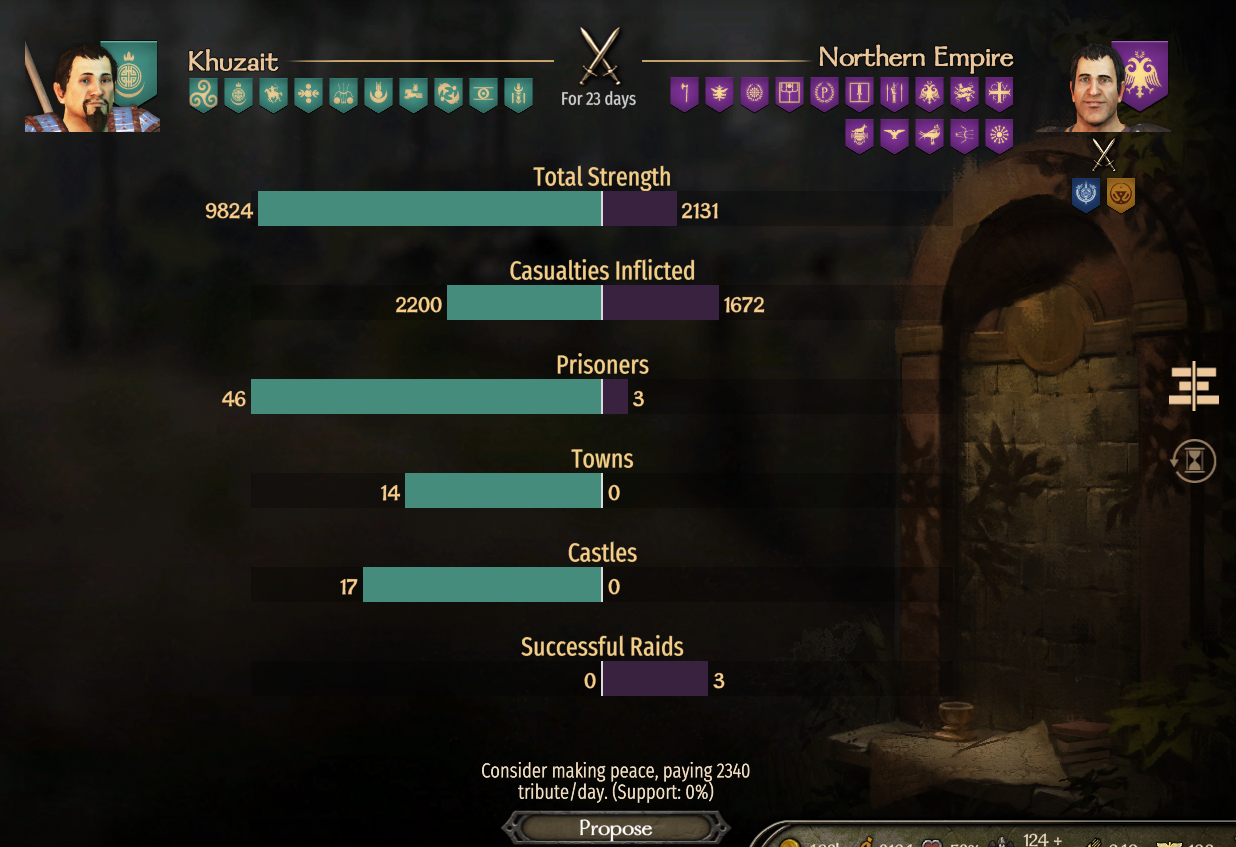Show the war history hourglass log
Image resolution: width=1236 pixels, height=847 pixels.
[1194, 462]
